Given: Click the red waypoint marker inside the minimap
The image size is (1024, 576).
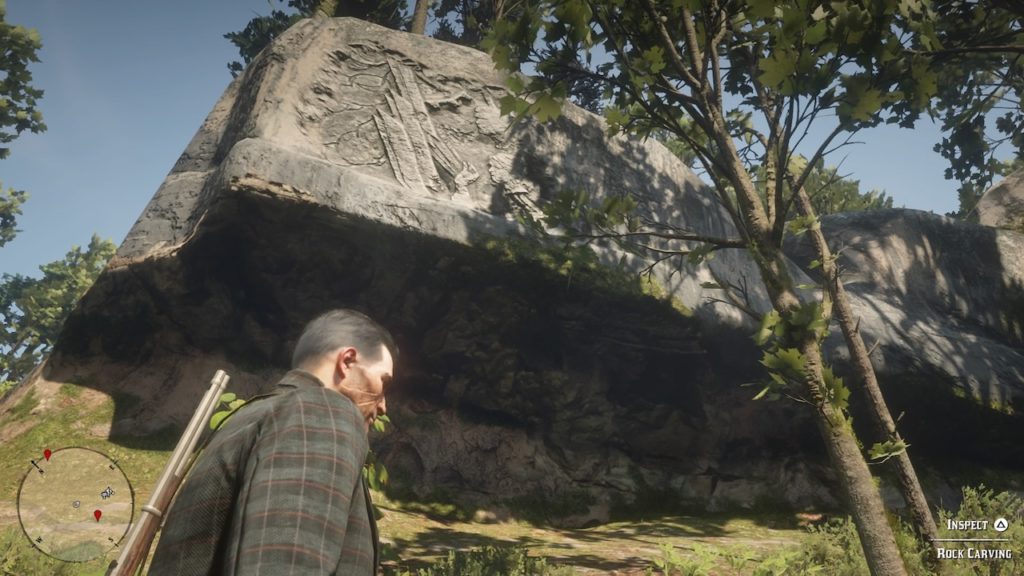Looking at the screenshot, I should (97, 515).
